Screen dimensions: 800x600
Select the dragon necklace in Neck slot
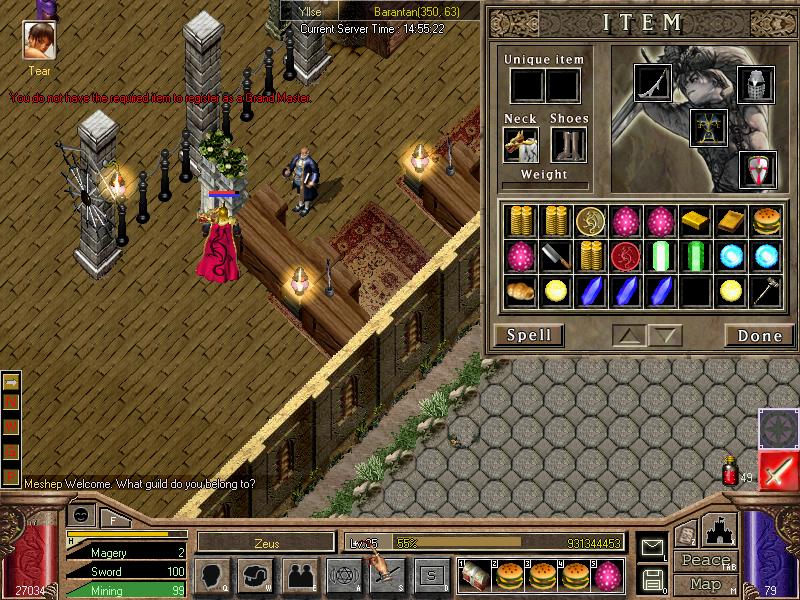[521, 145]
